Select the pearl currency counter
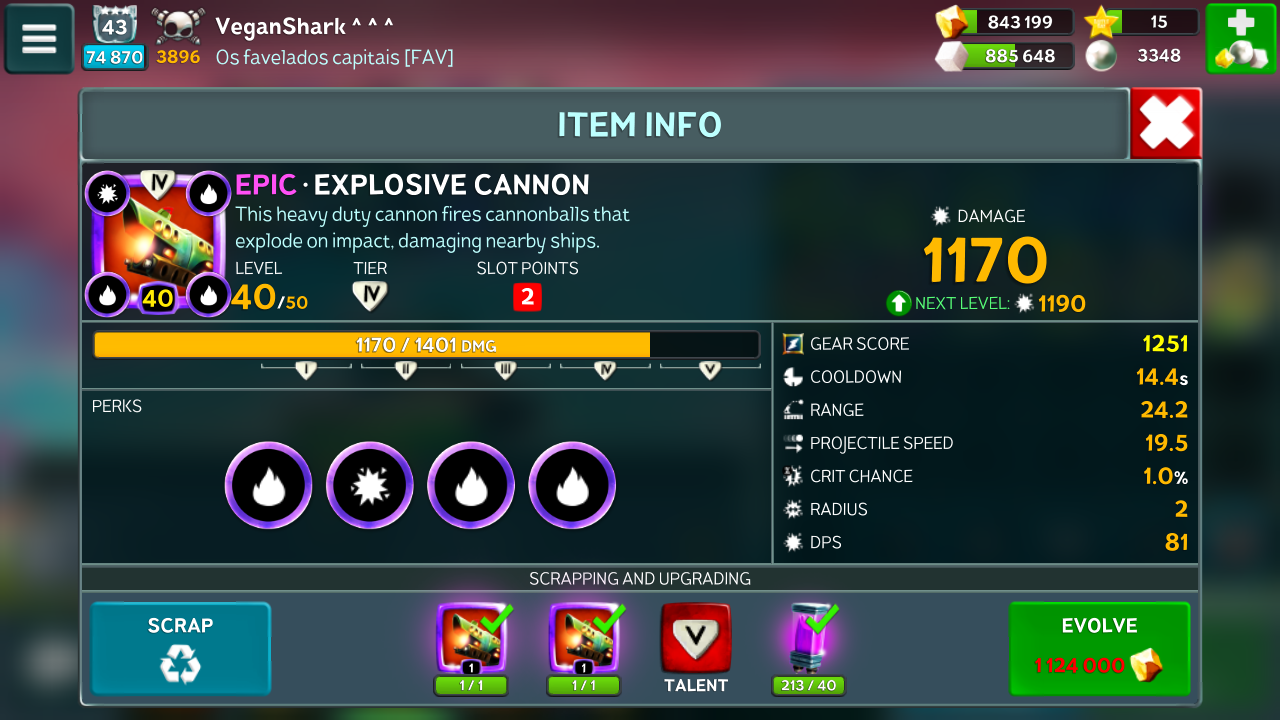 [x=1142, y=56]
